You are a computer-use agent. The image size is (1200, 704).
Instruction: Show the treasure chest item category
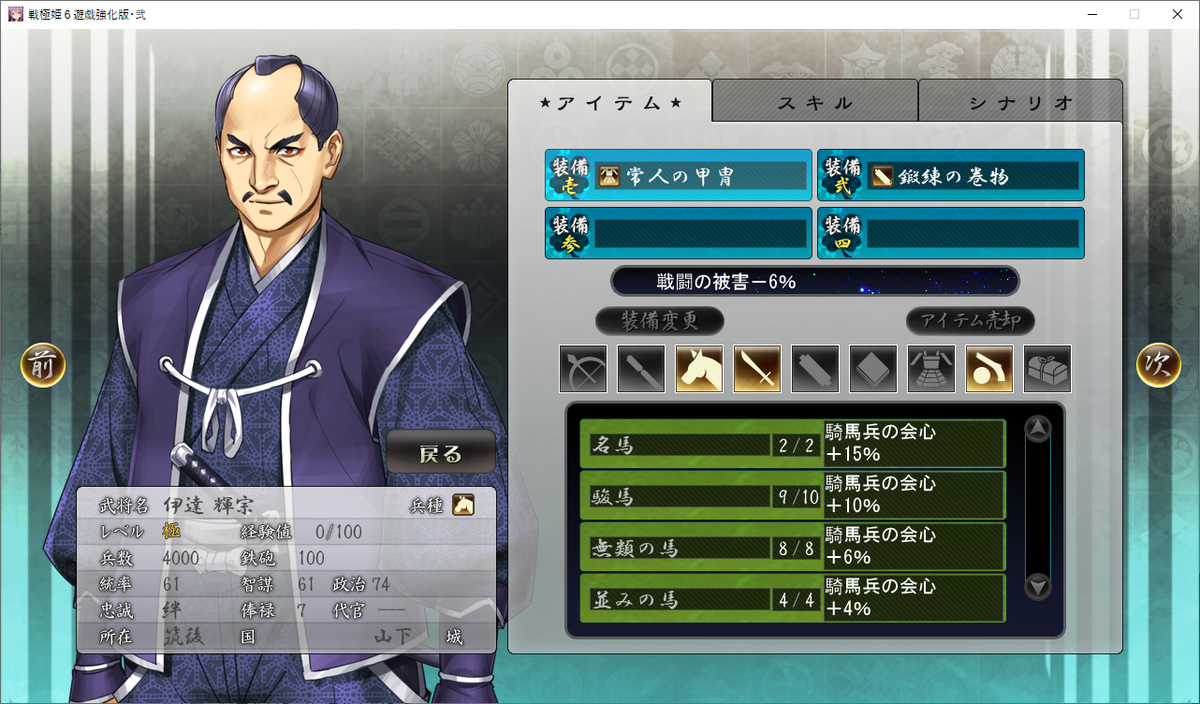pyautogui.click(x=1047, y=369)
